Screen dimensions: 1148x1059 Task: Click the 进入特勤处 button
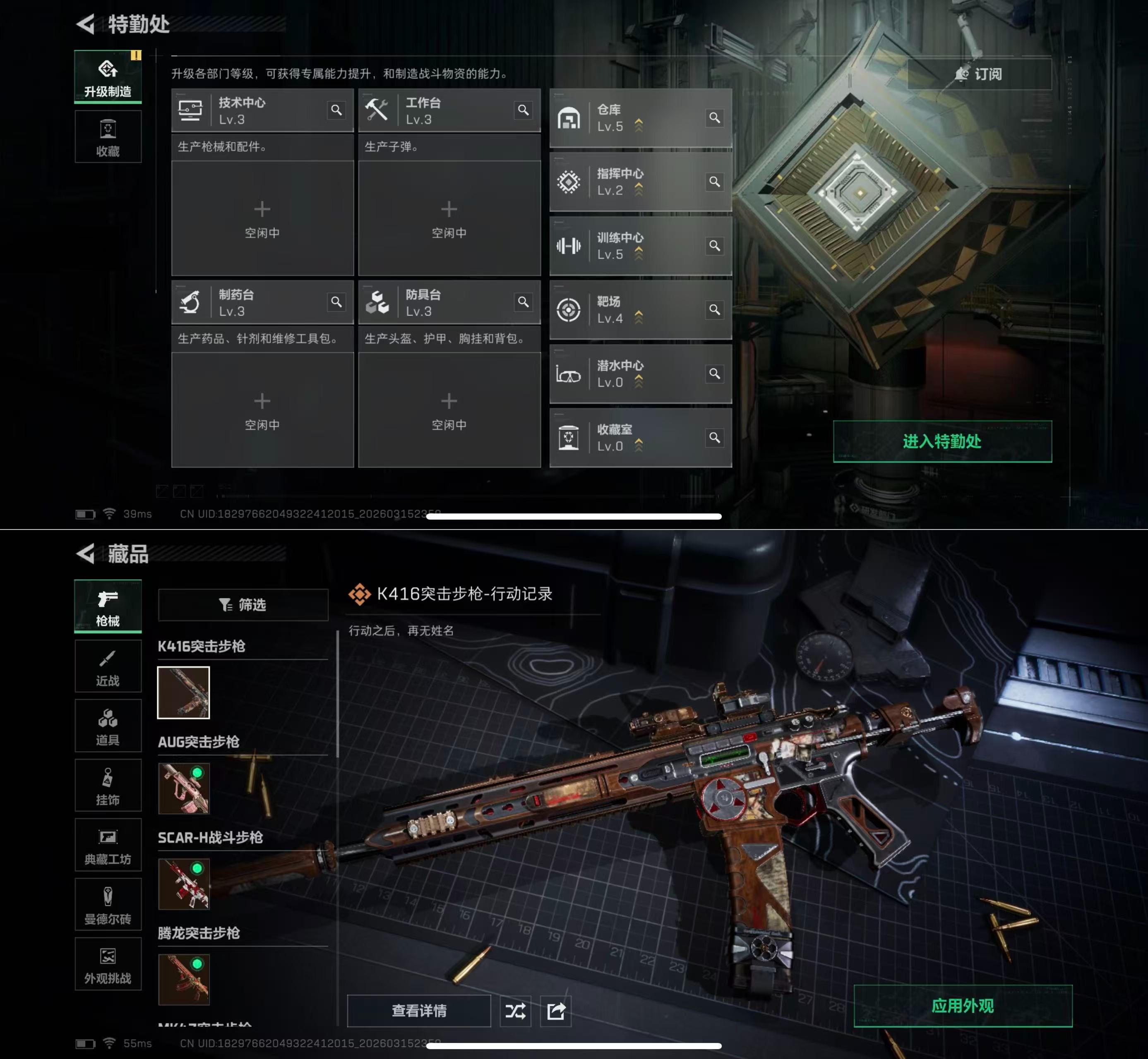pyautogui.click(x=941, y=441)
